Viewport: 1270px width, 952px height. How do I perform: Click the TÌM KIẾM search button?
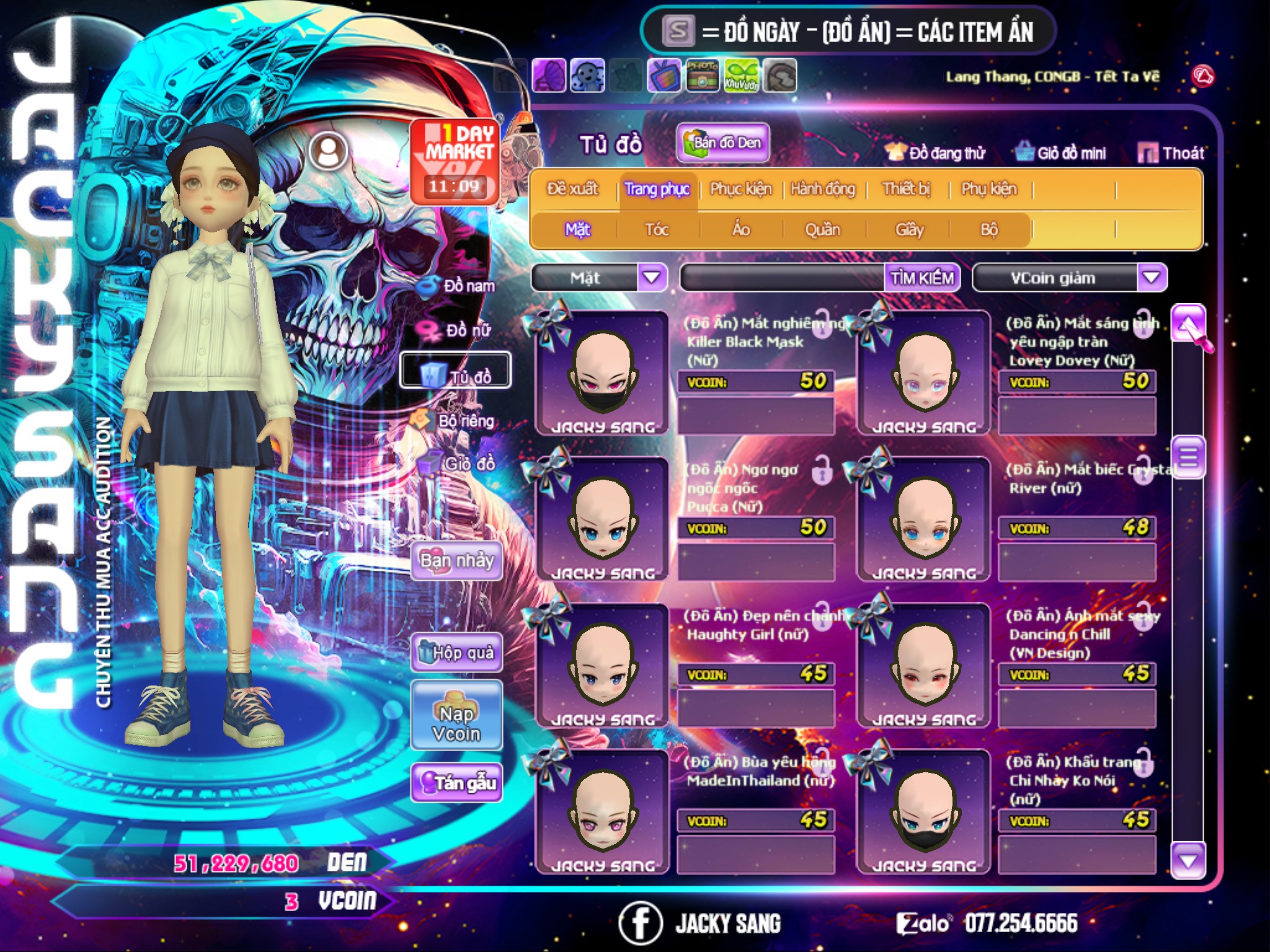(921, 278)
